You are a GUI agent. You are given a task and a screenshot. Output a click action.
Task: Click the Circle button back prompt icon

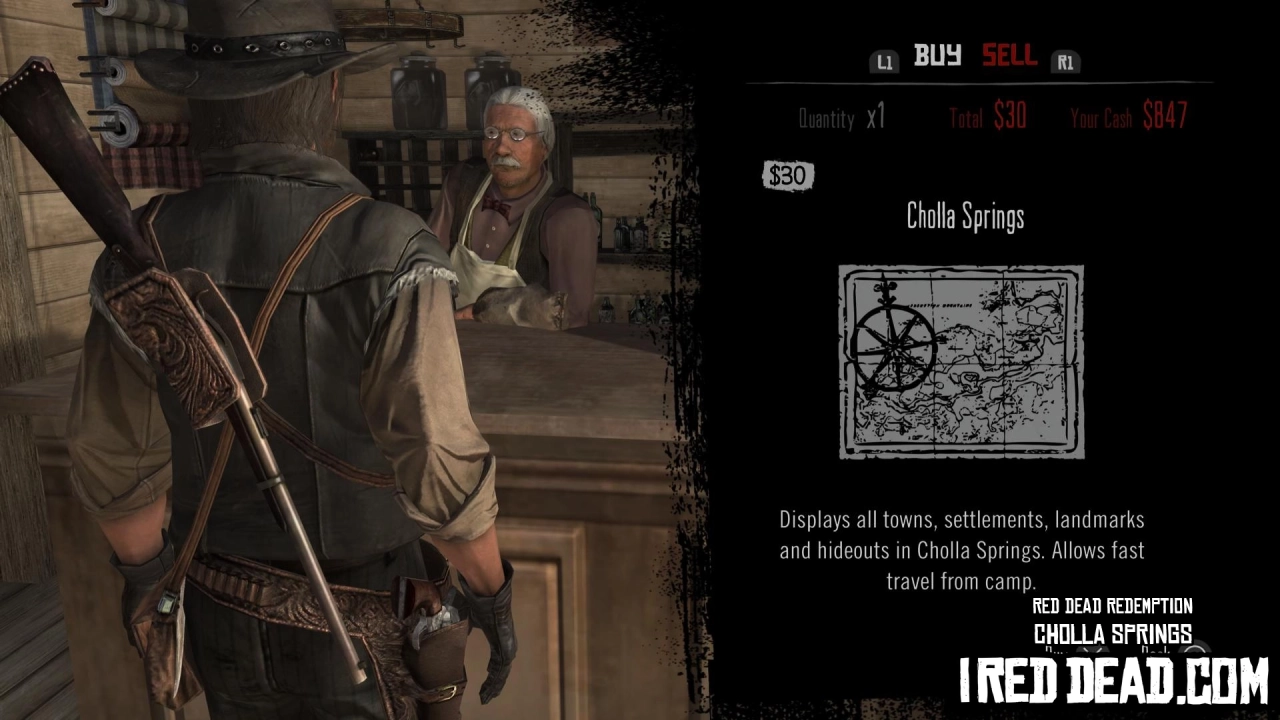(1196, 649)
